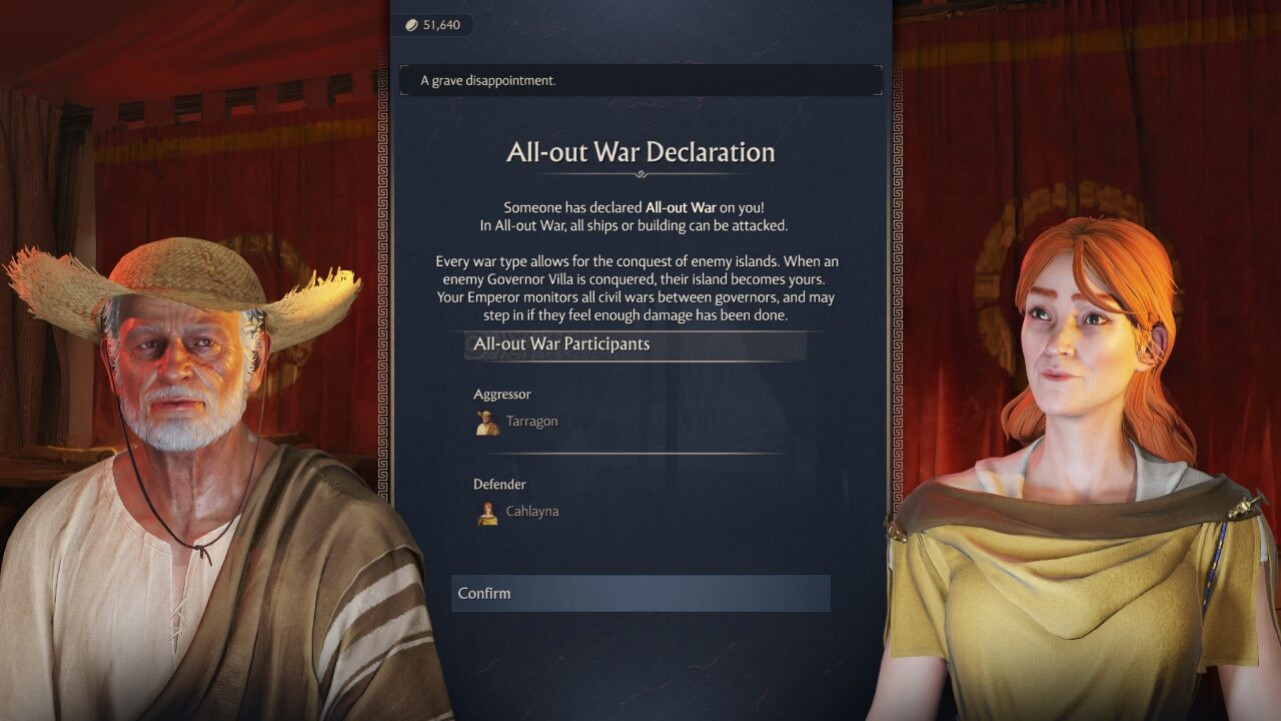
Task: Click the Defender portrait in the war panel
Action: click(487, 512)
